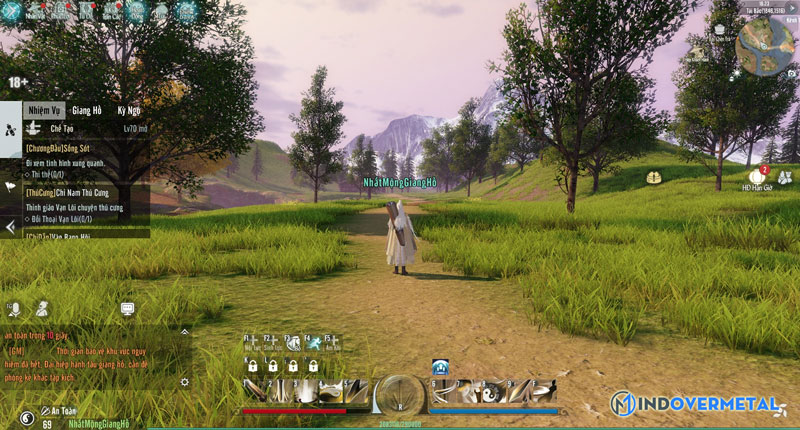The width and height of the screenshot is (800, 430).
Task: Switch to the Giang Hồ tab
Action: (87, 110)
